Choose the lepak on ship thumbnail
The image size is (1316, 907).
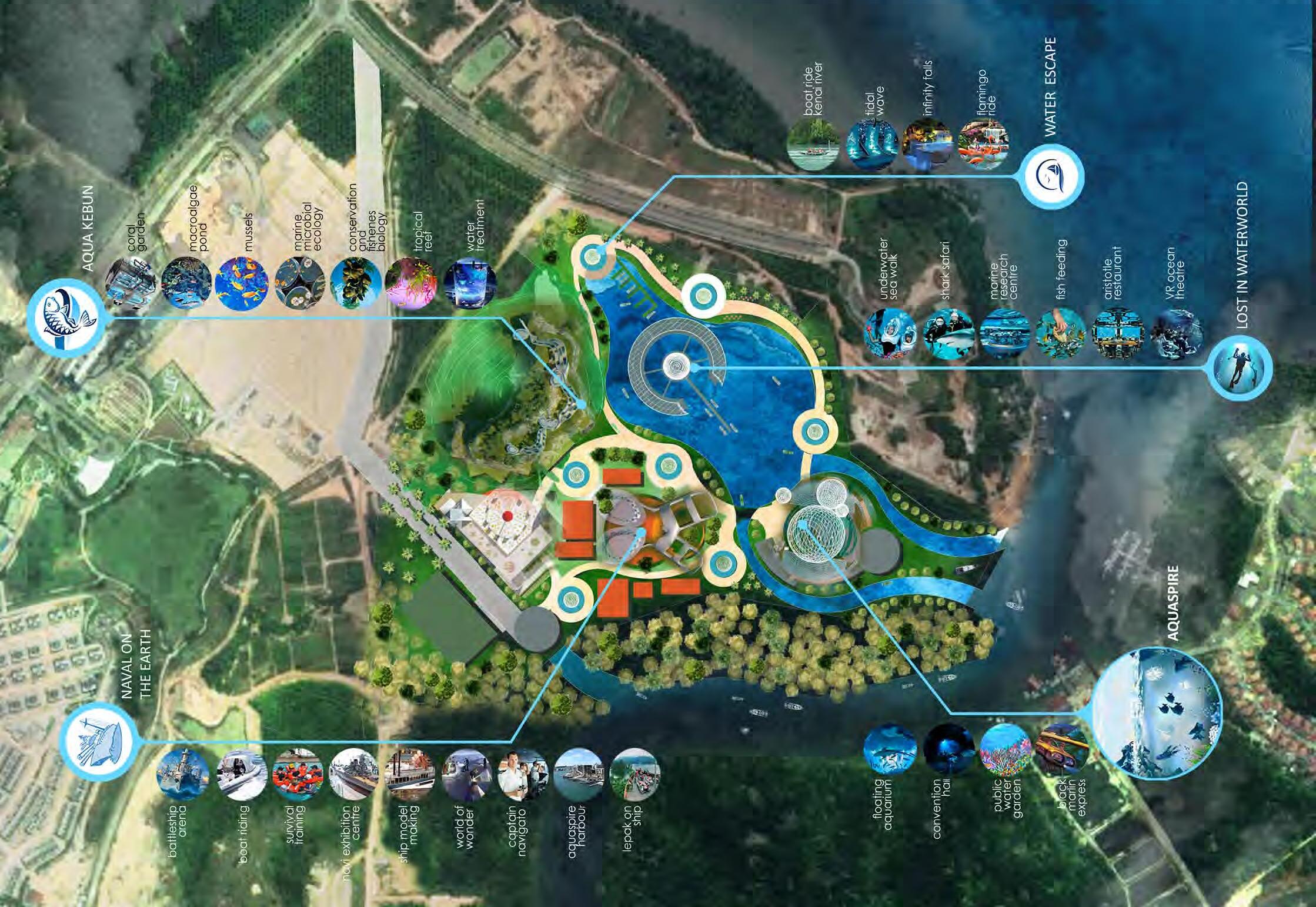point(635,775)
